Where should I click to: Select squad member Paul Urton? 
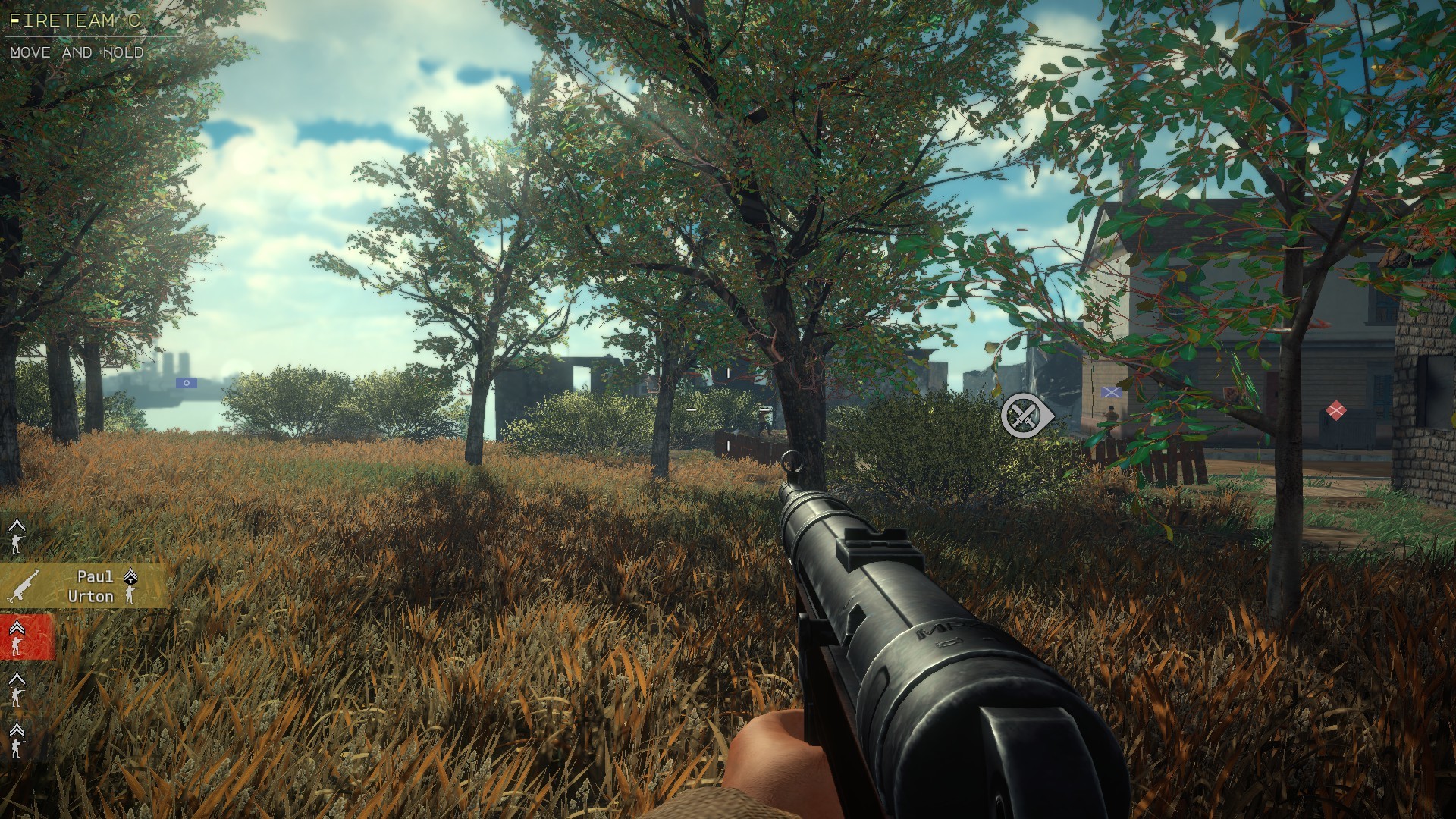[x=85, y=586]
